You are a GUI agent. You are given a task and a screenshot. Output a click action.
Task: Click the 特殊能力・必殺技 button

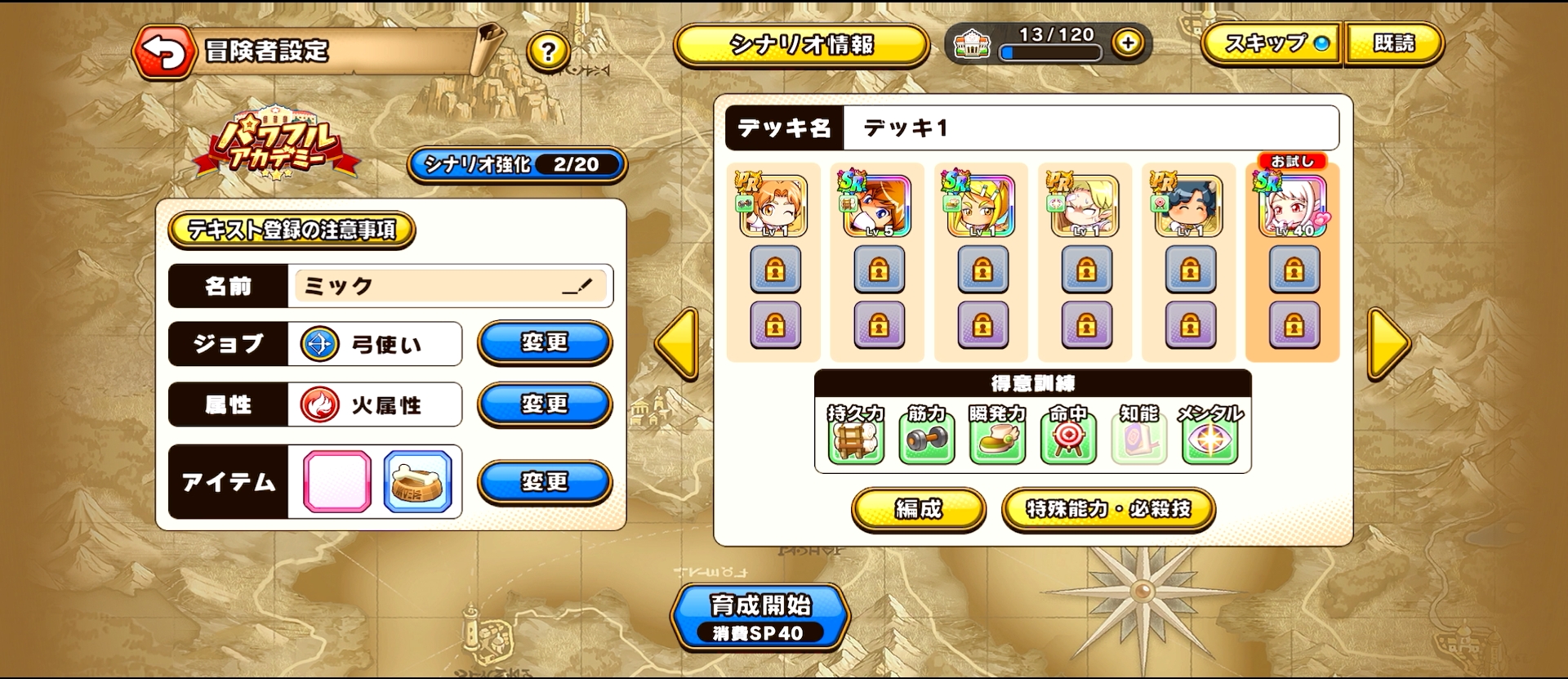pos(1108,508)
